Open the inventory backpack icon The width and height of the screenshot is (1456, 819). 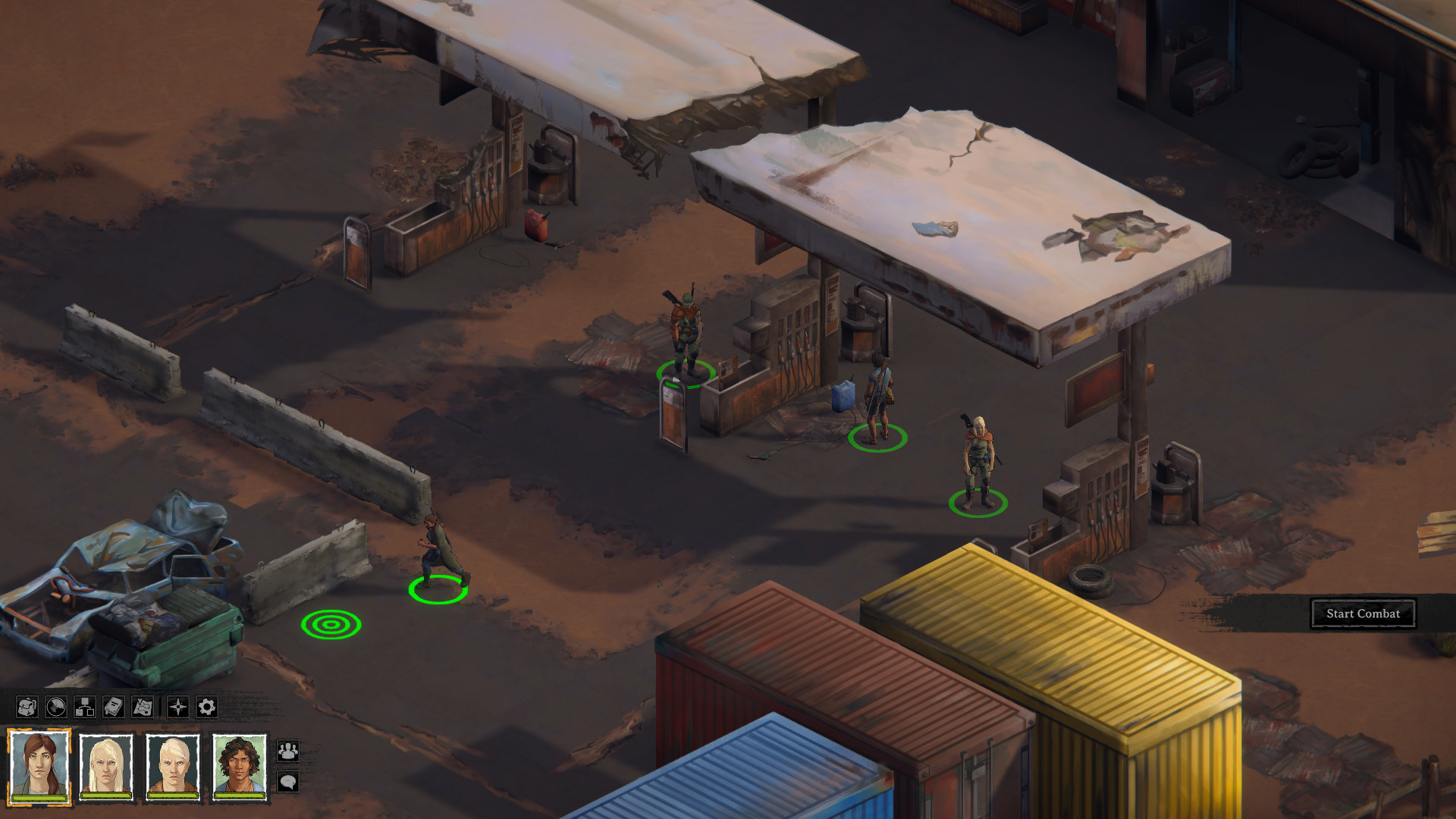pos(27,708)
